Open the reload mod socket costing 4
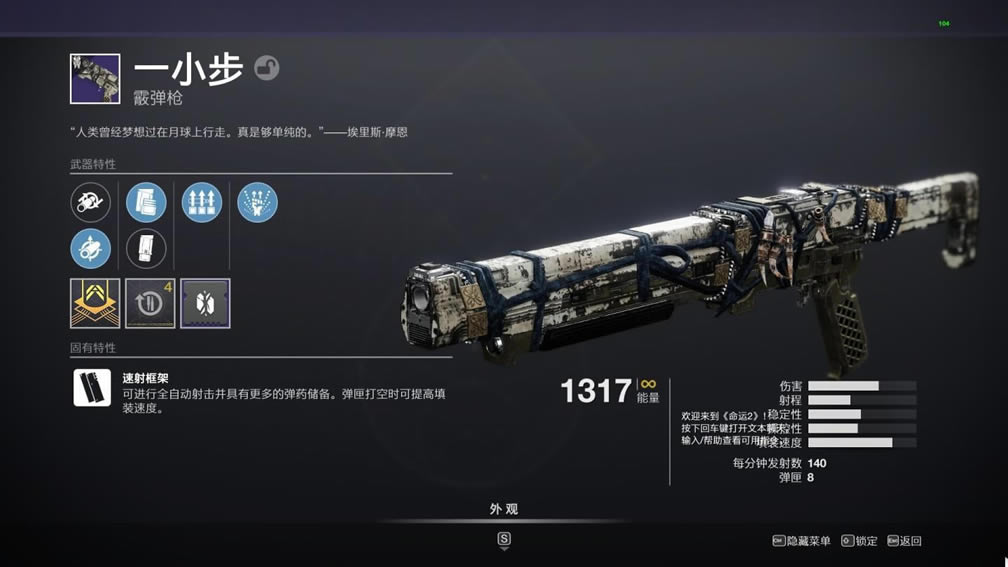Screen dimensions: 1008x567 (x=150, y=303)
